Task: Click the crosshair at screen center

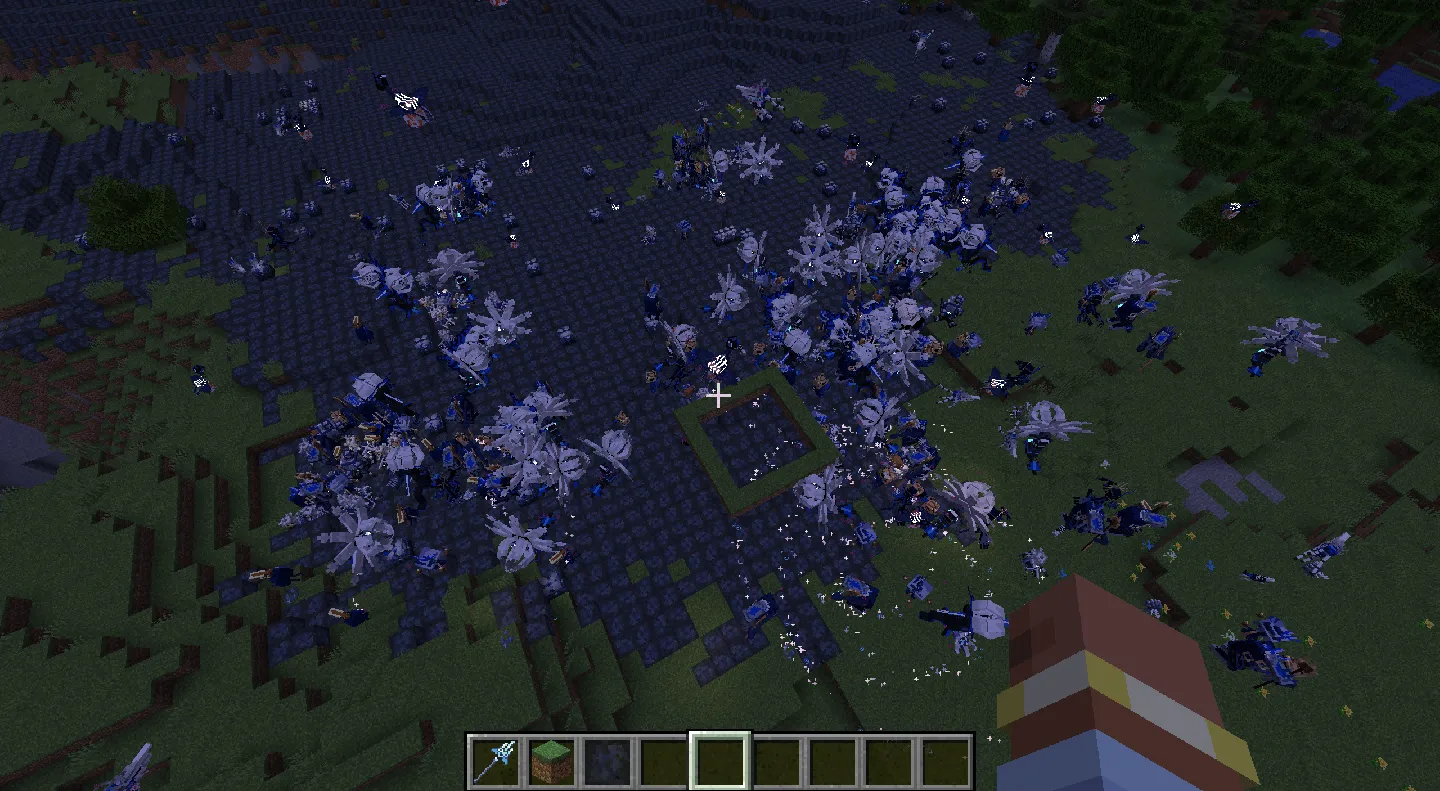Action: (719, 396)
